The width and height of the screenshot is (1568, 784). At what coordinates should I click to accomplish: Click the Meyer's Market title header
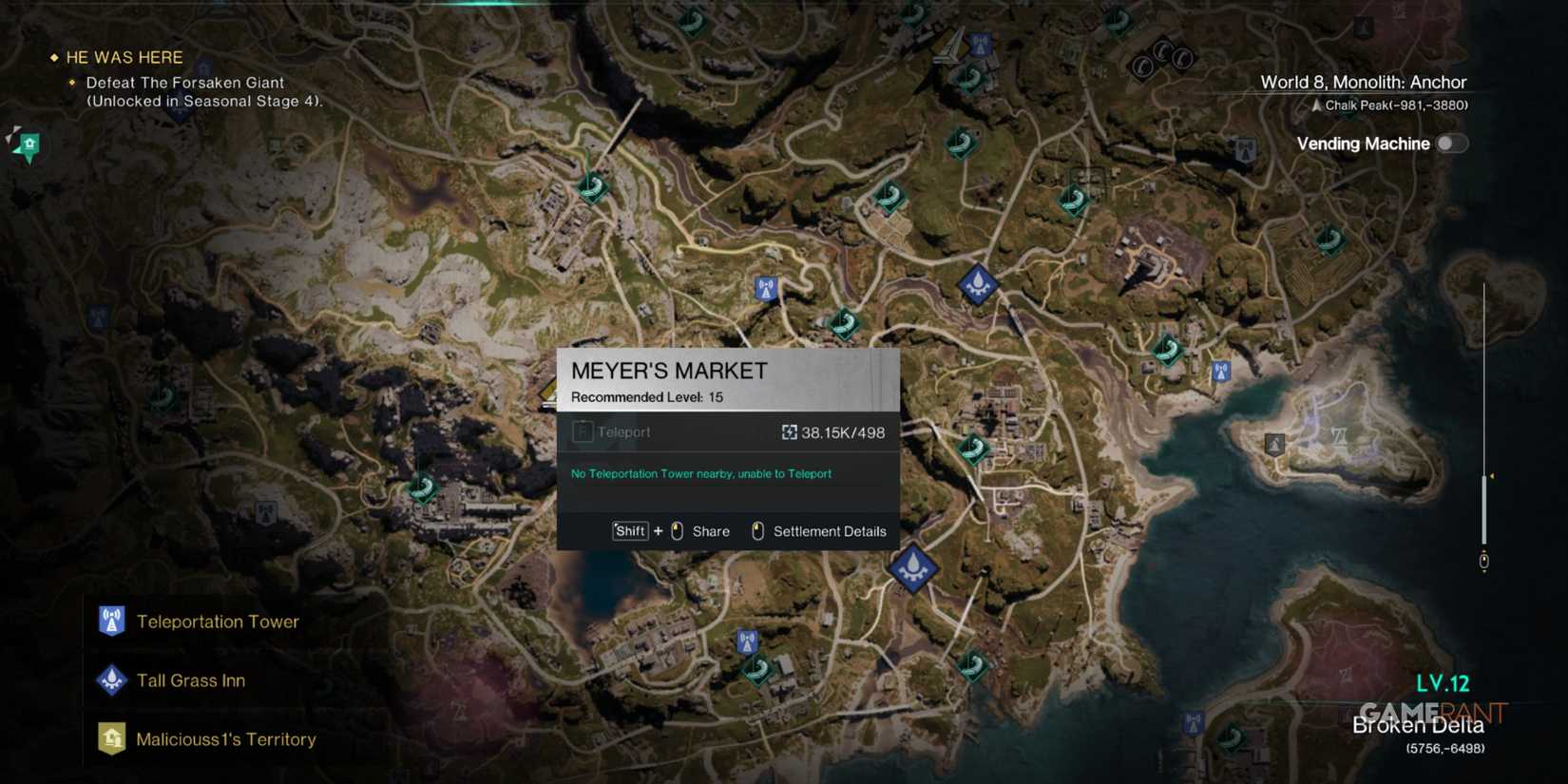click(669, 371)
